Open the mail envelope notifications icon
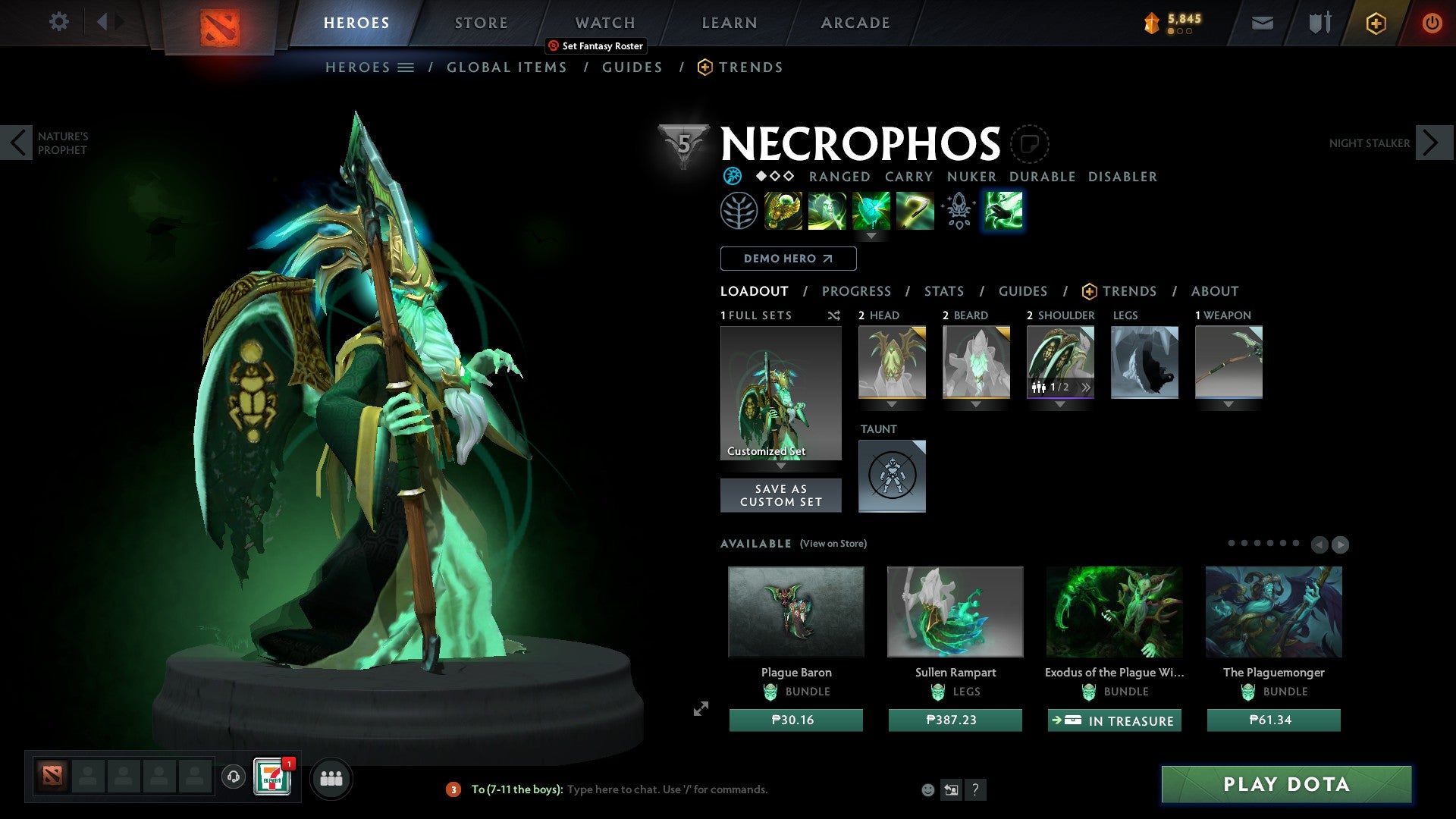Viewport: 1456px width, 819px height. click(x=1263, y=23)
